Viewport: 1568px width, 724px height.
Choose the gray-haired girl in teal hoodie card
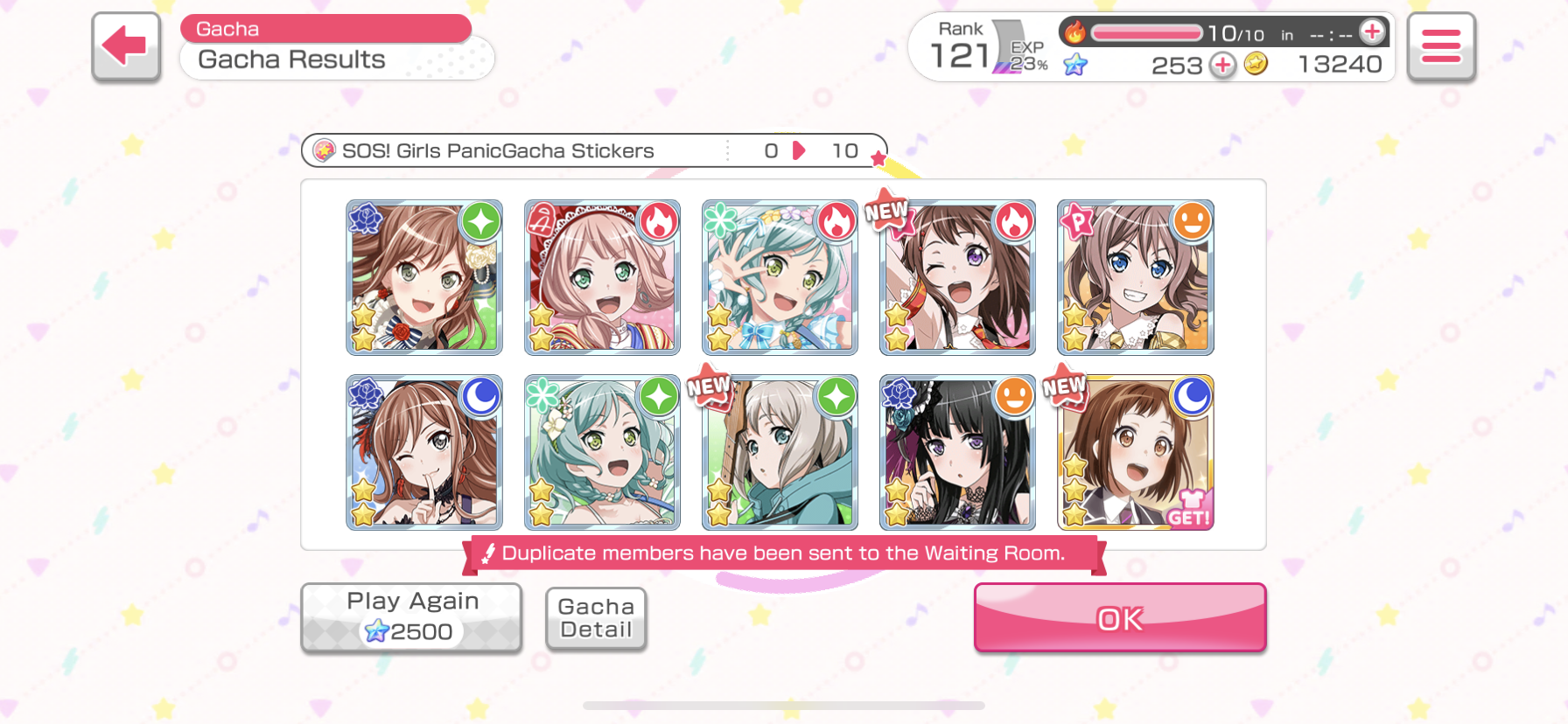click(x=780, y=453)
